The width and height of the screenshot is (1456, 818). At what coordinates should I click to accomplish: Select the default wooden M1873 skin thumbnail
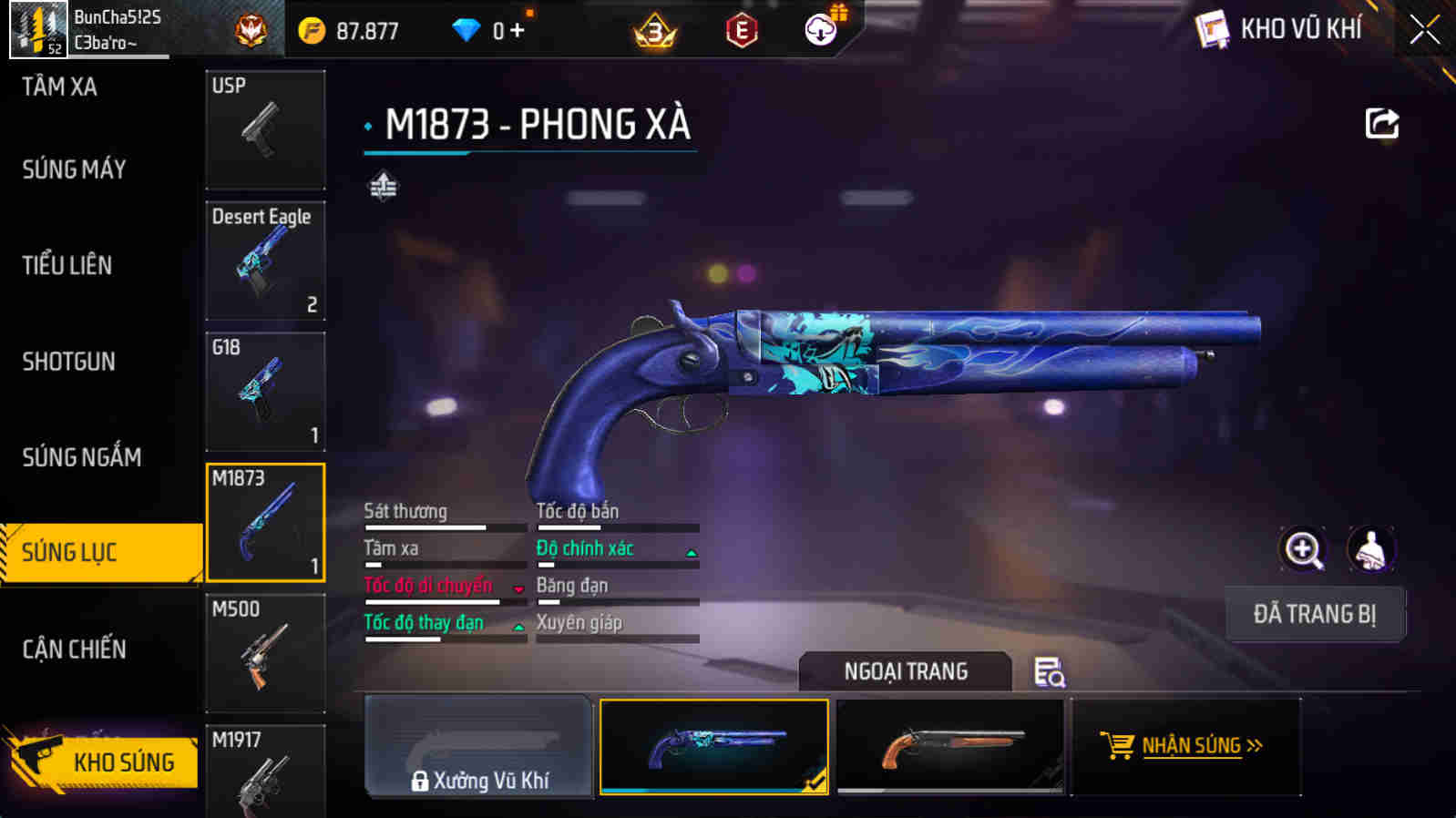click(x=950, y=747)
